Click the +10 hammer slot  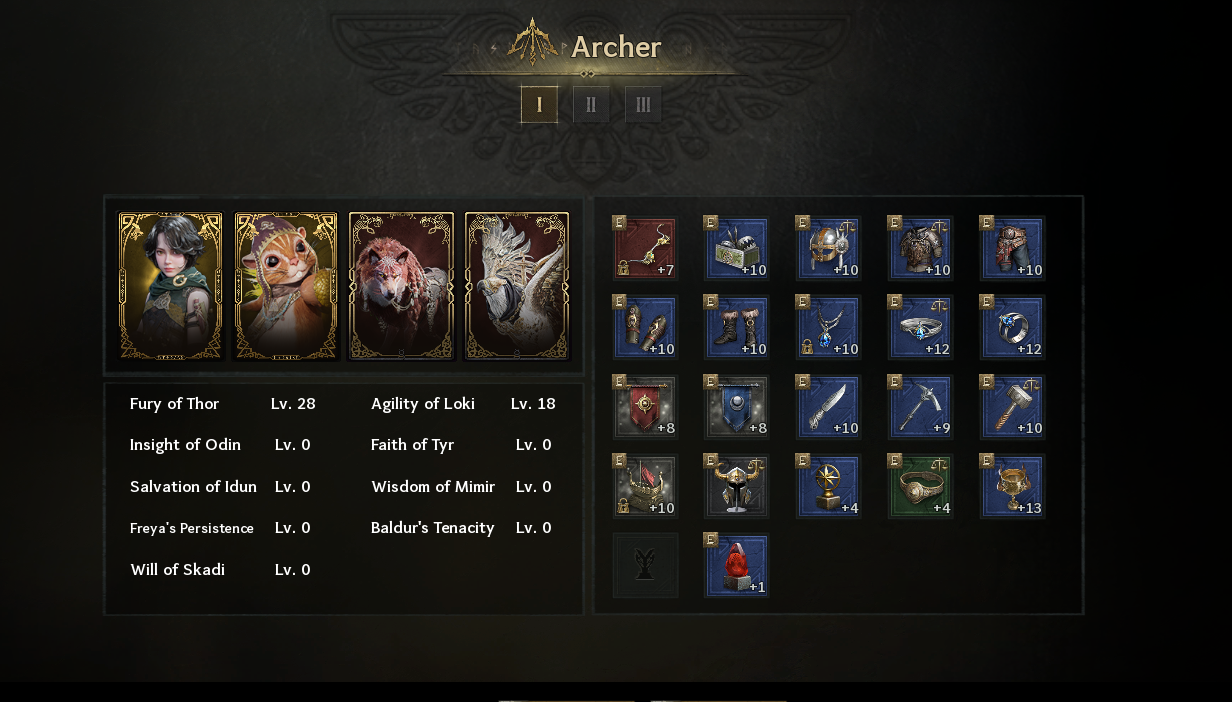pyautogui.click(x=1013, y=407)
